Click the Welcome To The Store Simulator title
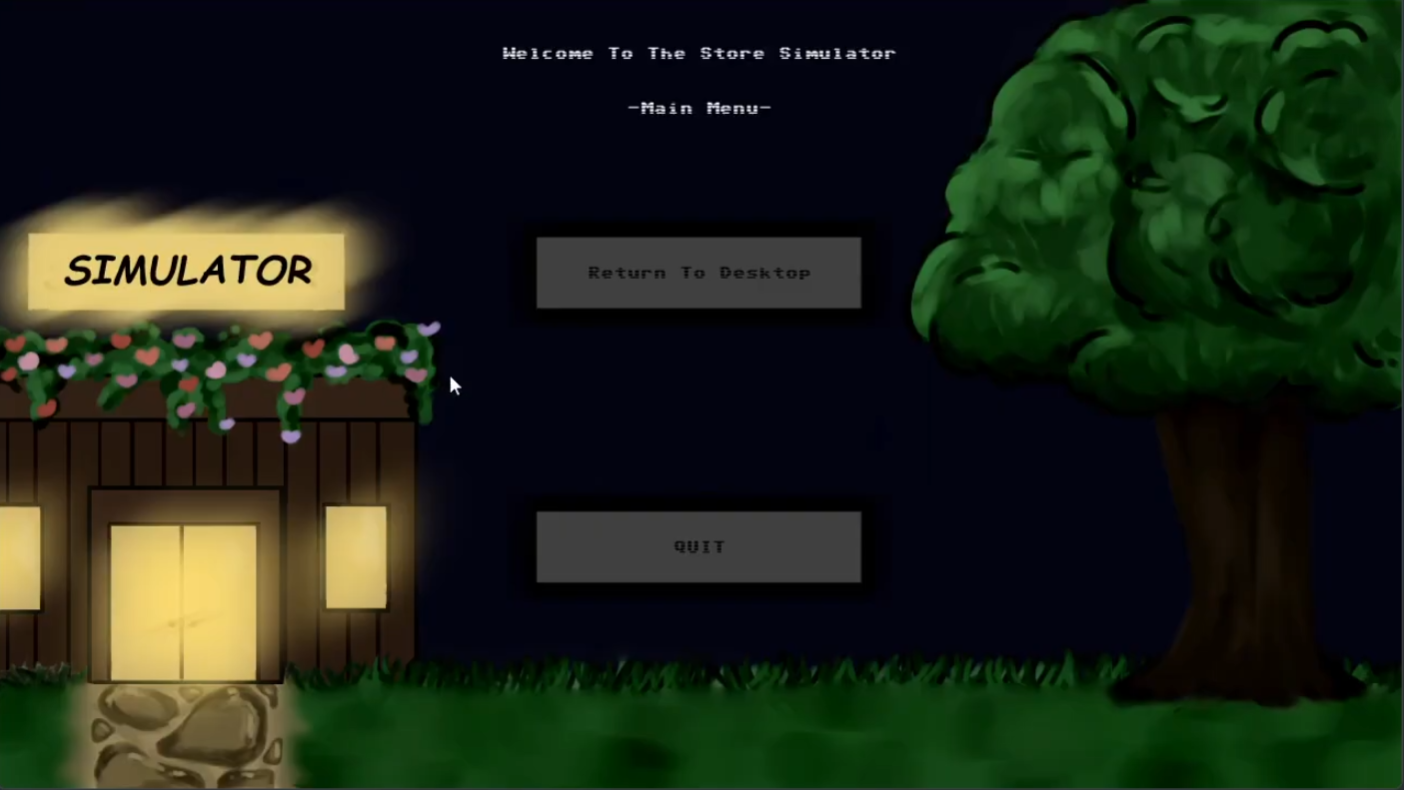This screenshot has height=790, width=1404. 699,53
